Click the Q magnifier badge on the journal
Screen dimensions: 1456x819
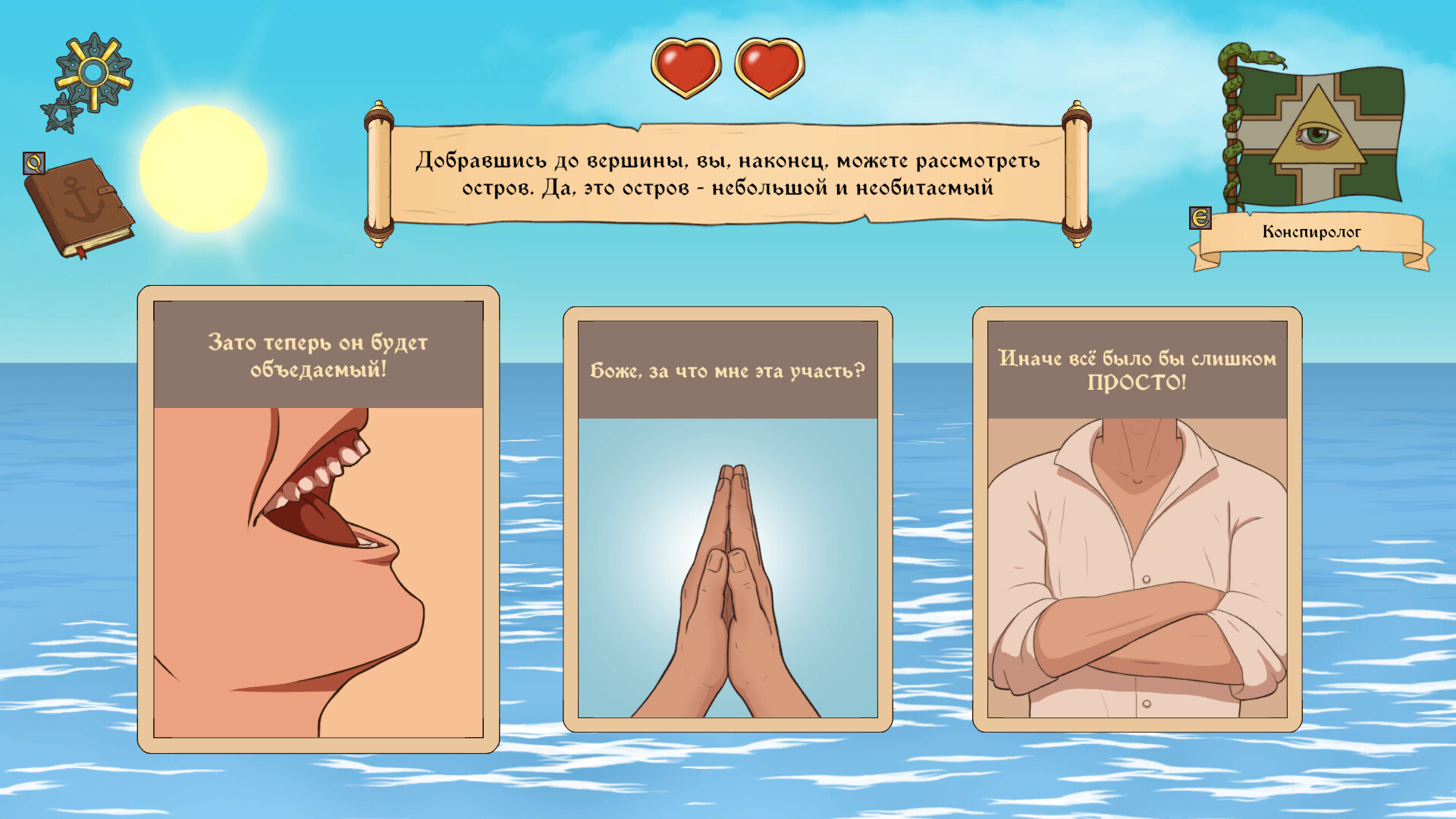pos(34,163)
